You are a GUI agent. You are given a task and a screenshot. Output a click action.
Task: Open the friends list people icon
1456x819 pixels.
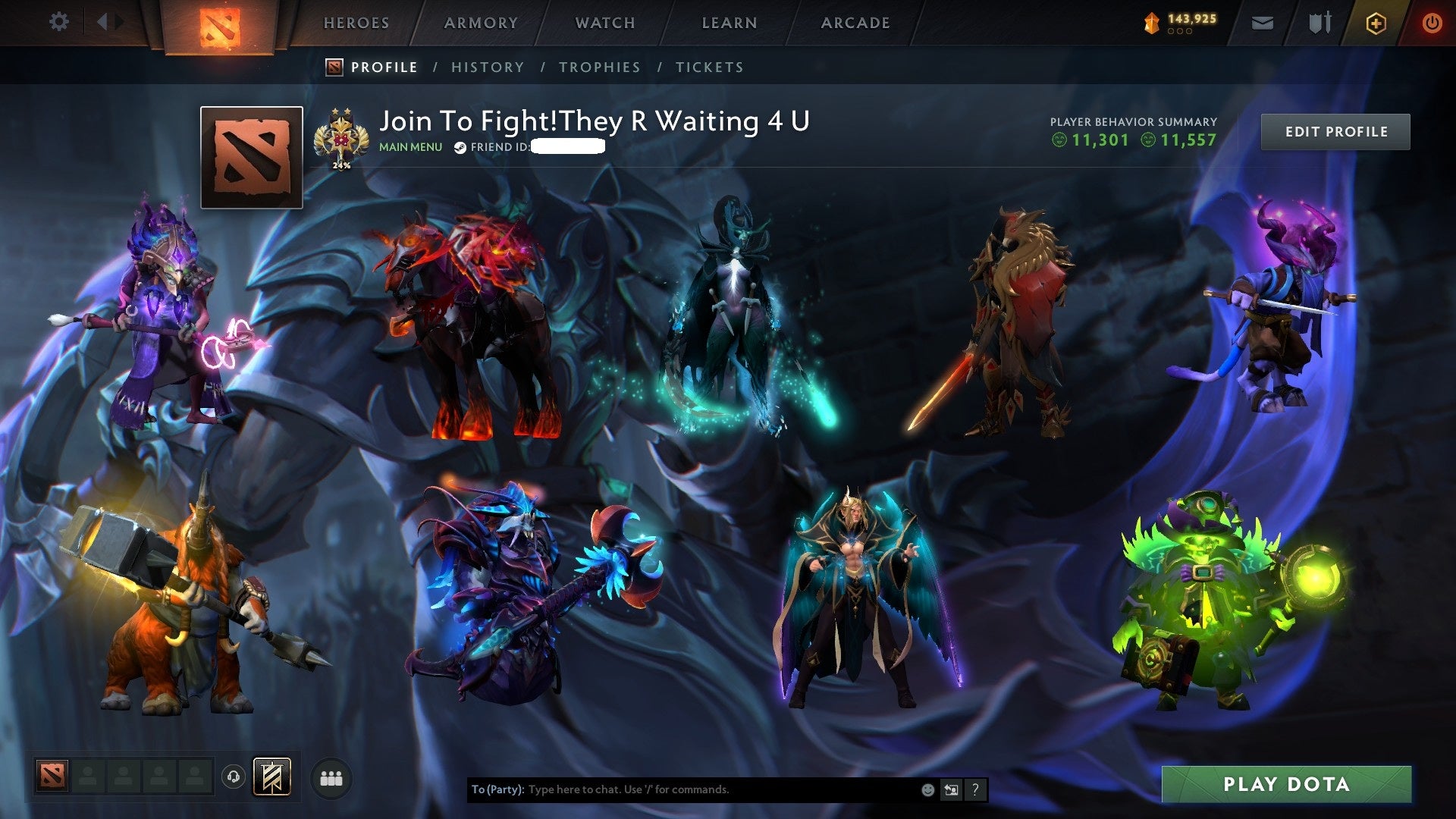(x=331, y=778)
